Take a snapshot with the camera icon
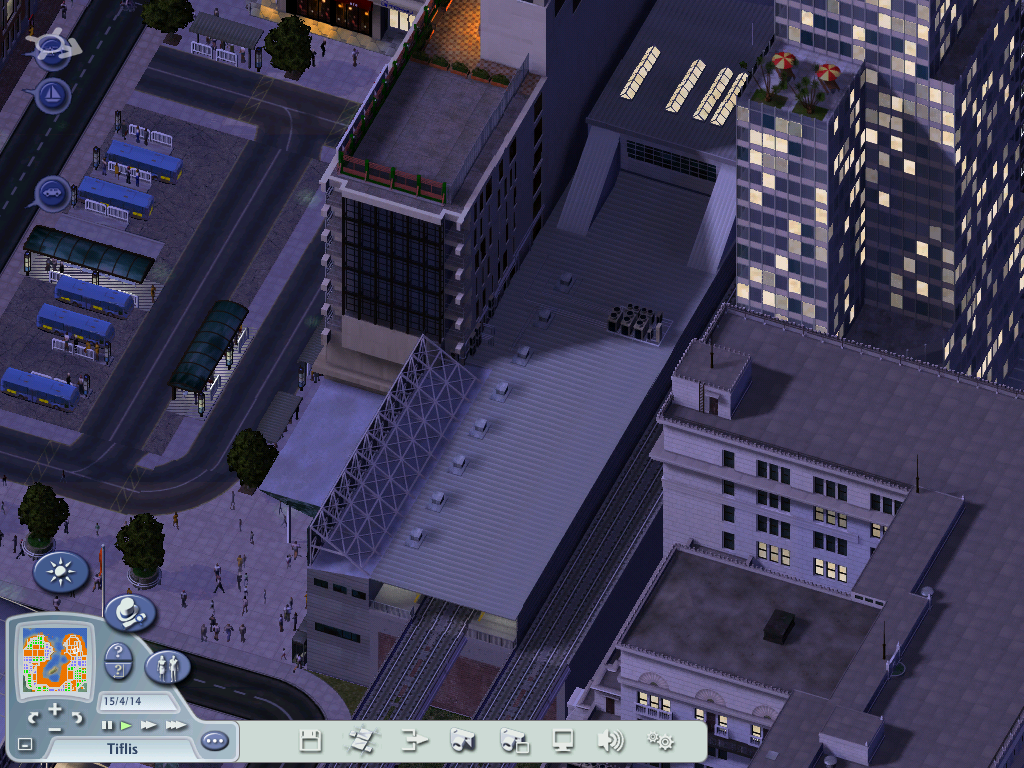Viewport: 1024px width, 768px height. pyautogui.click(x=461, y=741)
